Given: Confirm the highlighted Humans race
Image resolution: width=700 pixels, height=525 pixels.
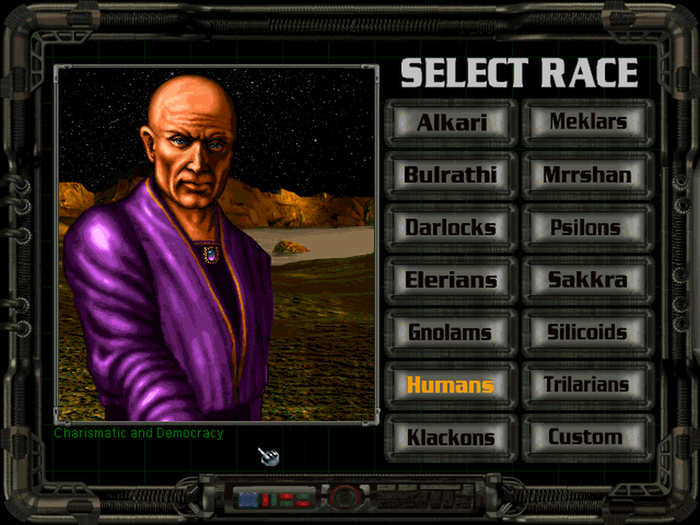Looking at the screenshot, I should click(451, 385).
